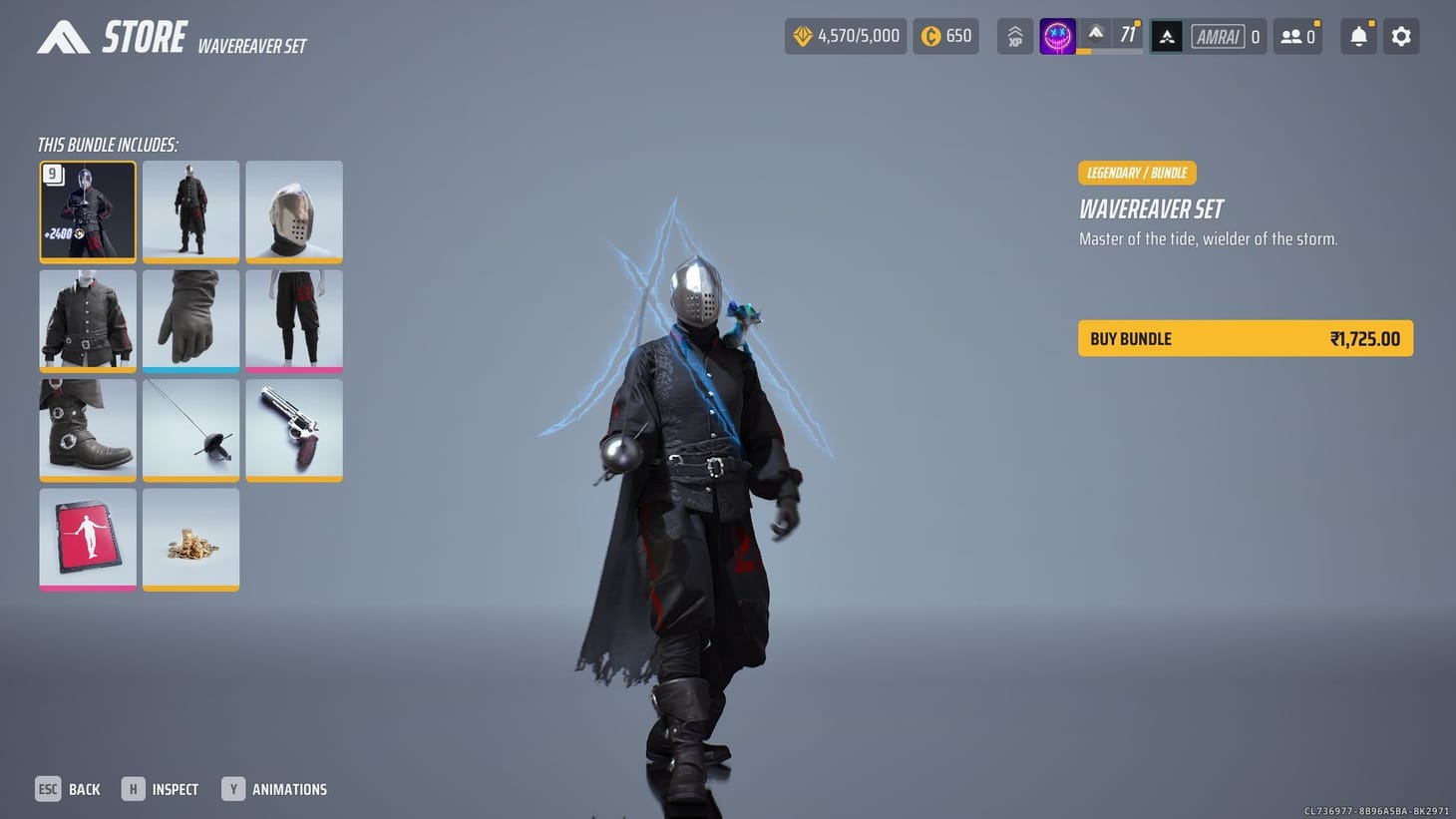Viewport: 1456px width, 819px height.
Task: Click BUY BUNDLE for ₹1,725.00
Action: [x=1245, y=338]
